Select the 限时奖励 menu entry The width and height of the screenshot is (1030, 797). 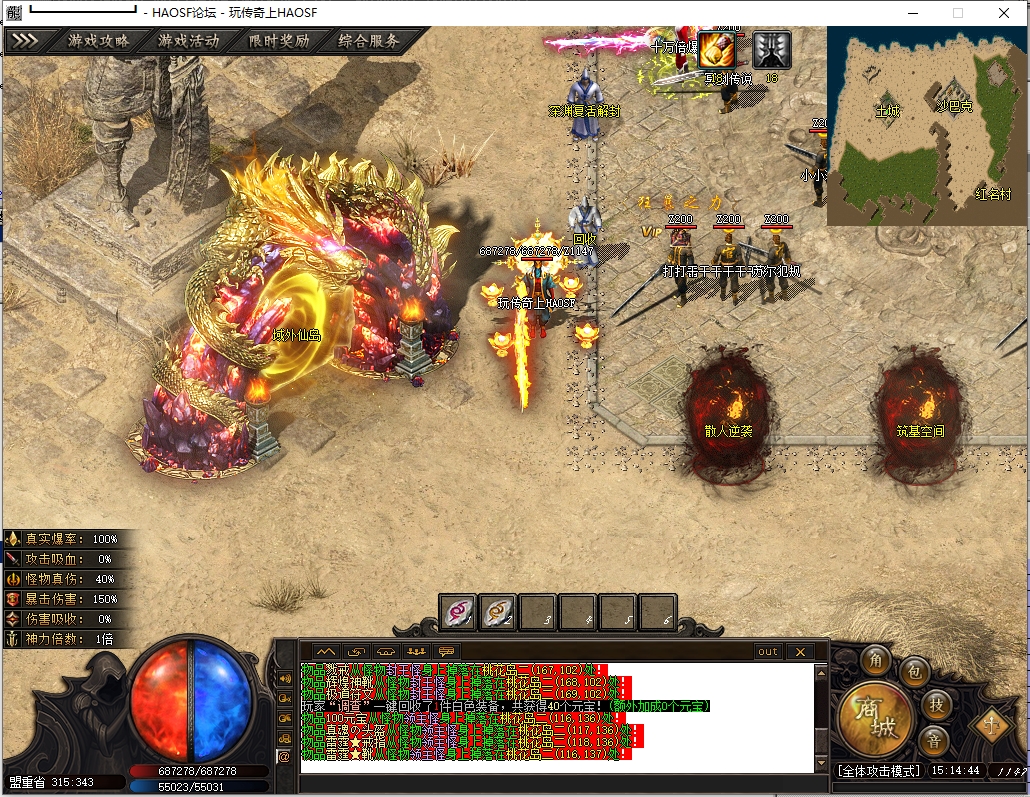point(279,41)
